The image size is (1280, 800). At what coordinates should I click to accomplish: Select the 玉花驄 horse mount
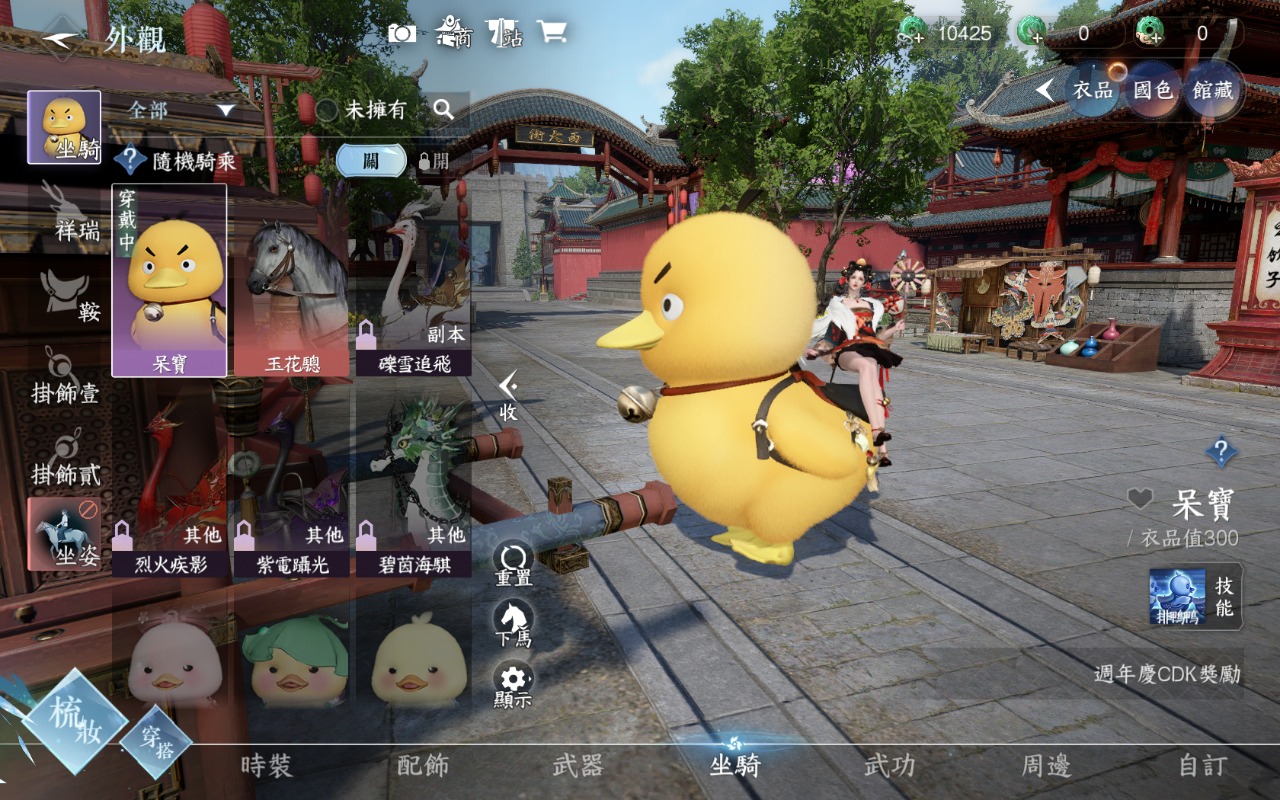tap(291, 282)
